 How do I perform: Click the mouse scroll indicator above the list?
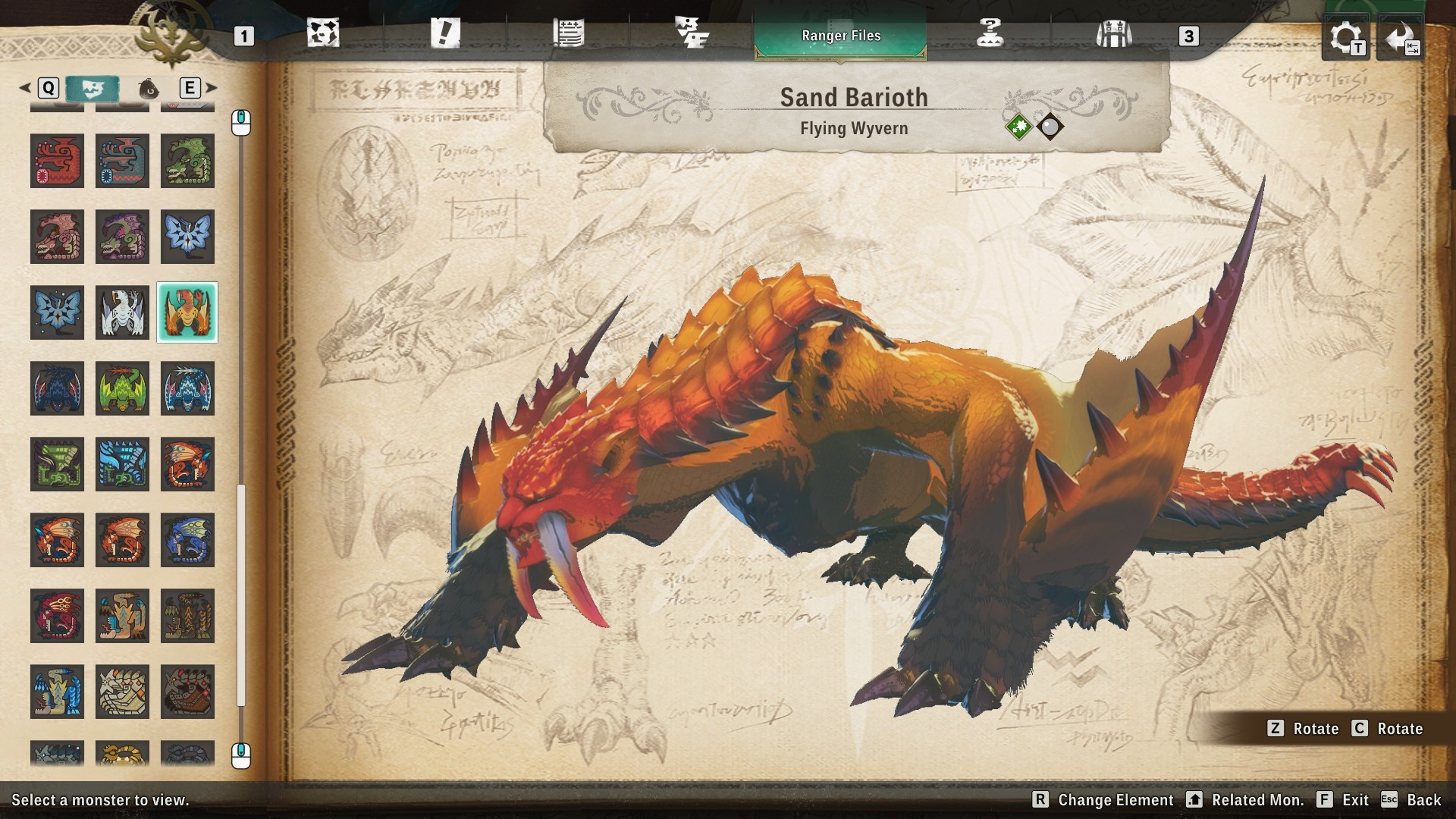click(x=241, y=121)
